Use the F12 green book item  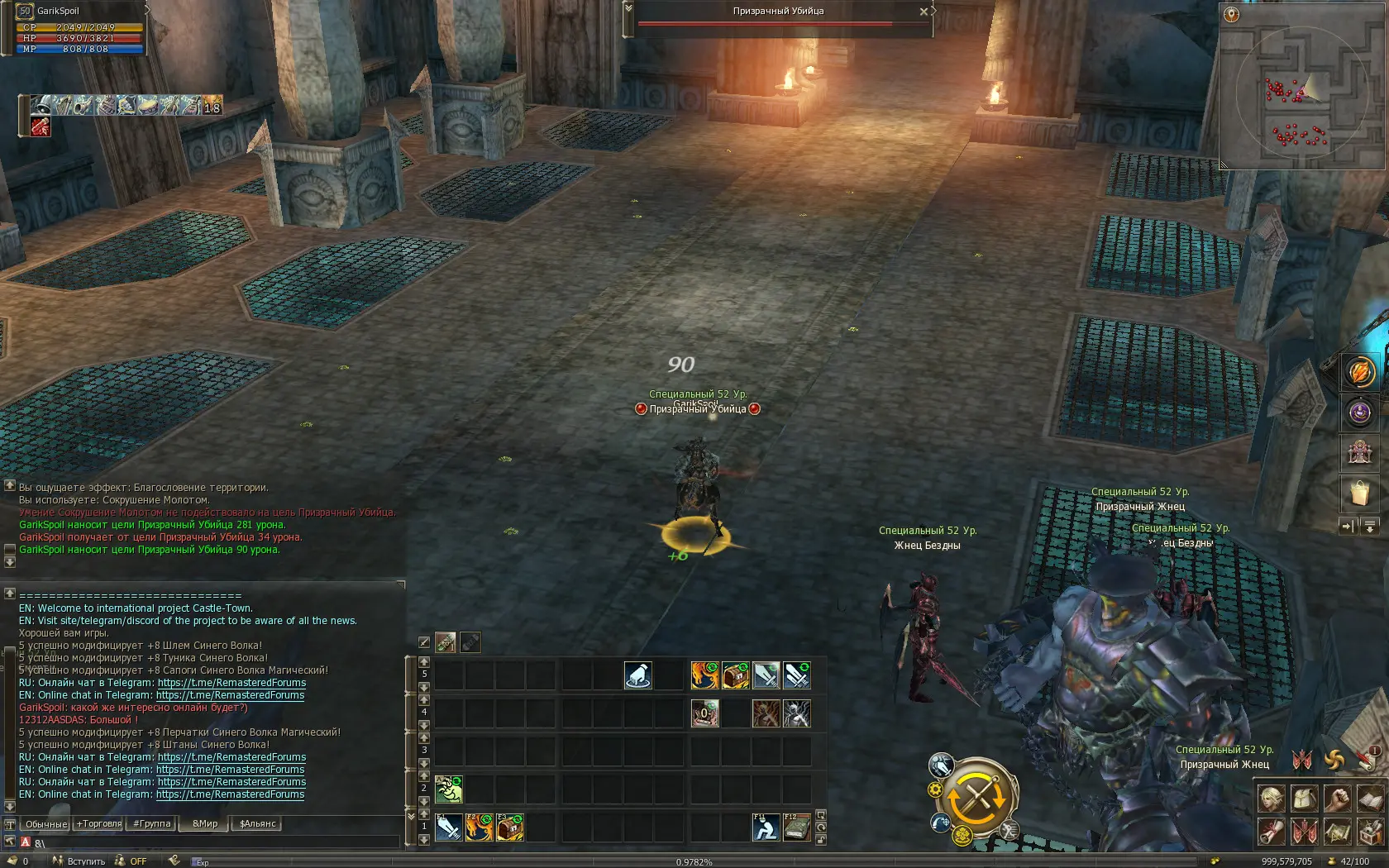796,827
